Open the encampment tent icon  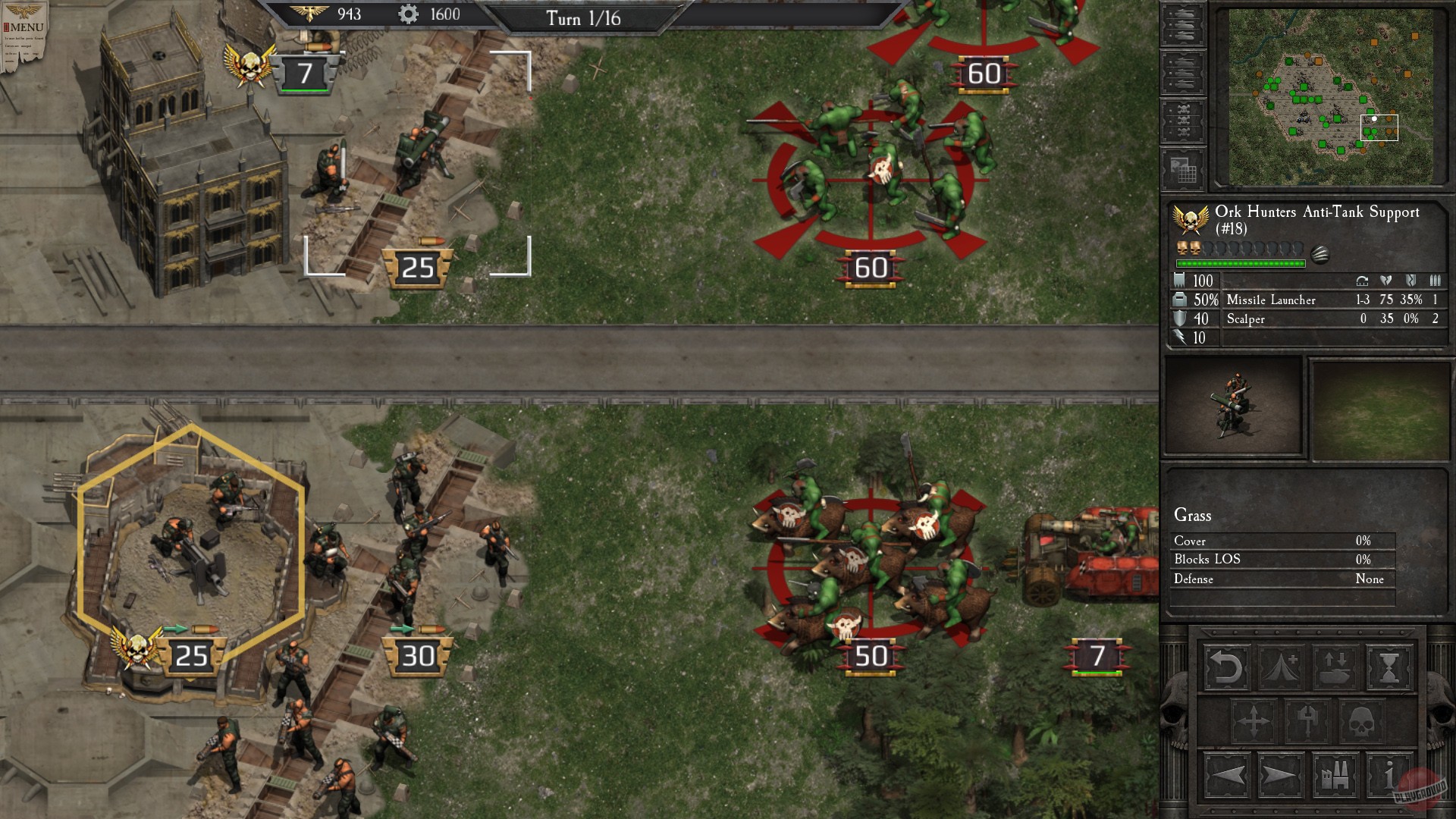pyautogui.click(x=1281, y=669)
